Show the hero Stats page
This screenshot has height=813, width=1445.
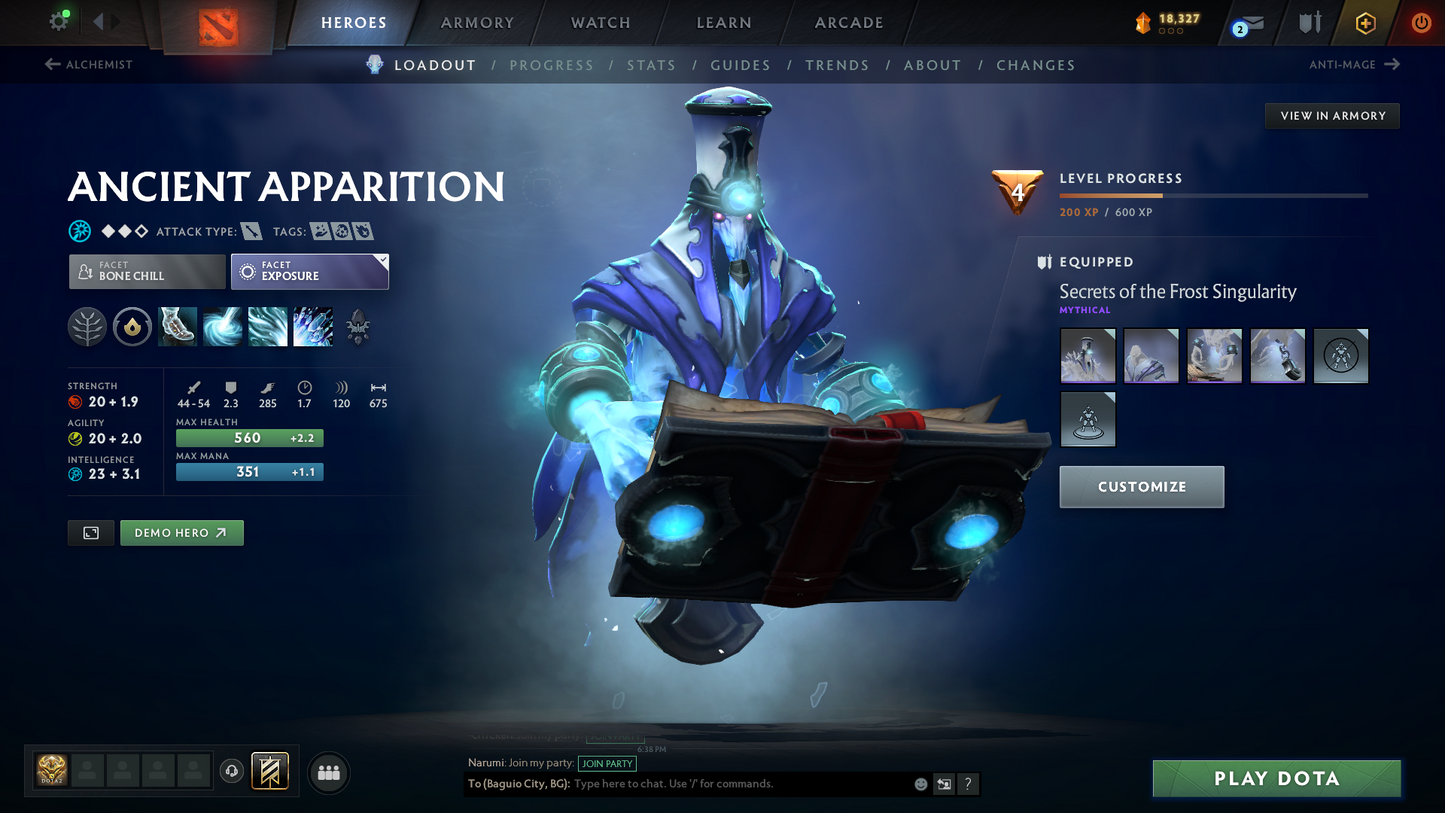pyautogui.click(x=651, y=65)
